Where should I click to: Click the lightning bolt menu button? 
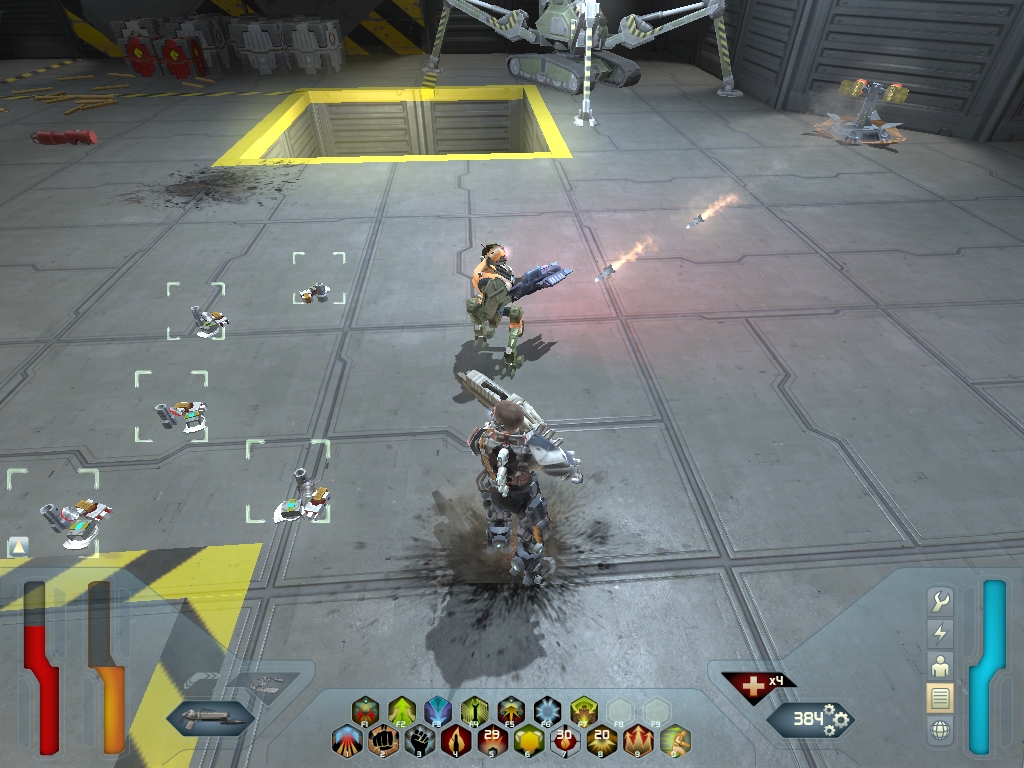pyautogui.click(x=940, y=633)
